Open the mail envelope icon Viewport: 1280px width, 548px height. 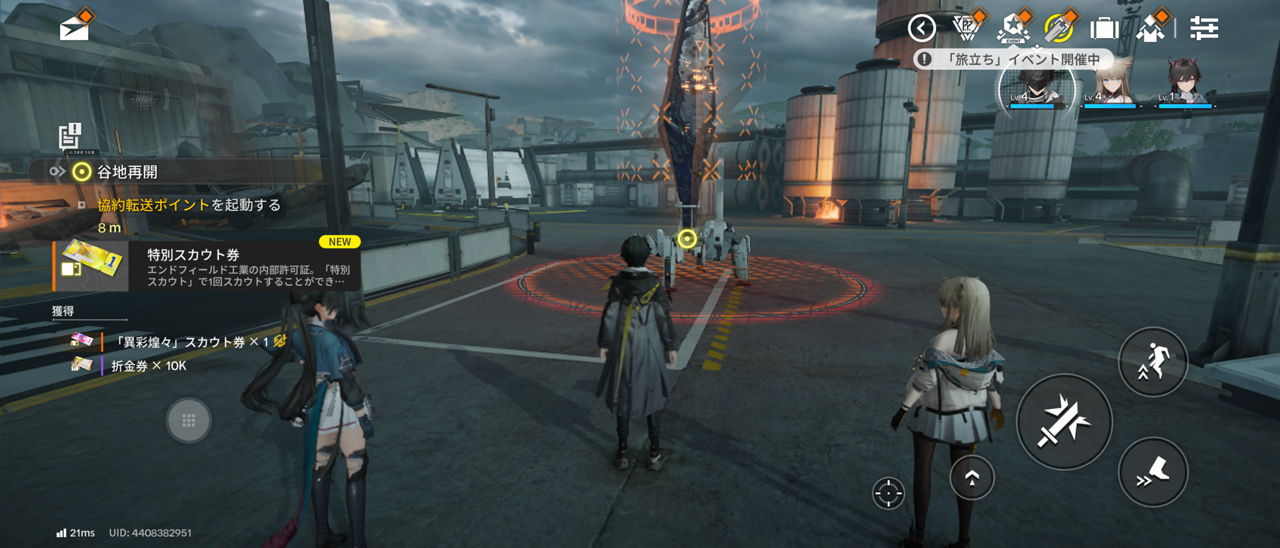click(x=74, y=28)
